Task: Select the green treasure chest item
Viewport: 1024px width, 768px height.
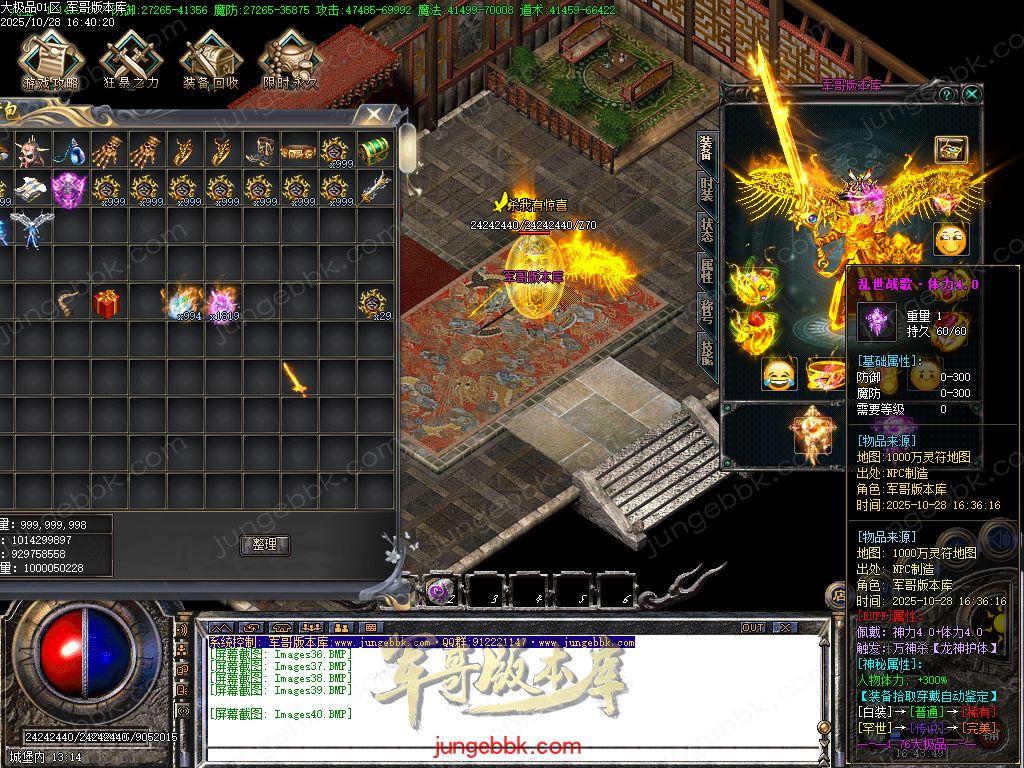Action: point(373,151)
